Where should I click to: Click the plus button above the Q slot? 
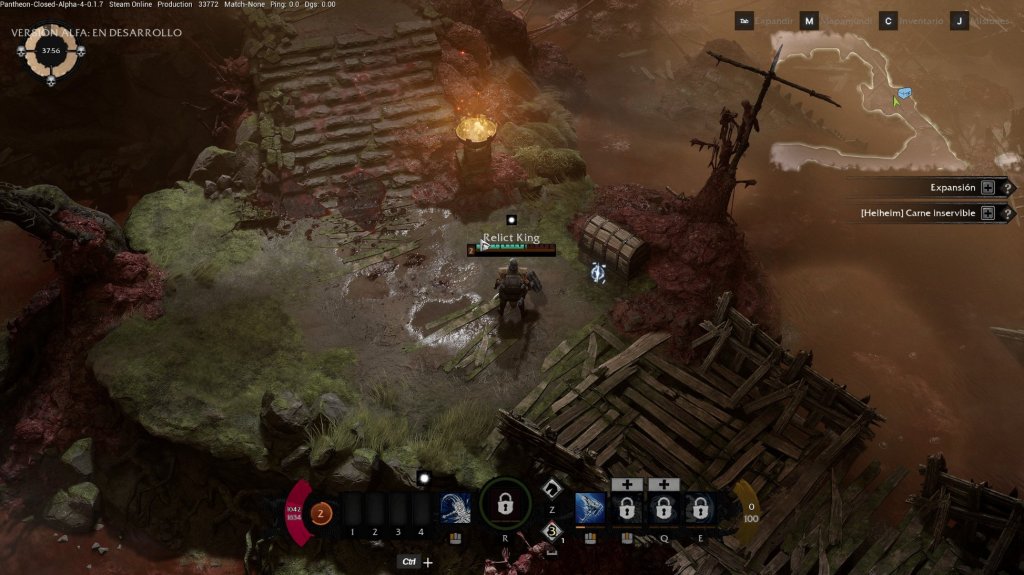pyautogui.click(x=663, y=484)
